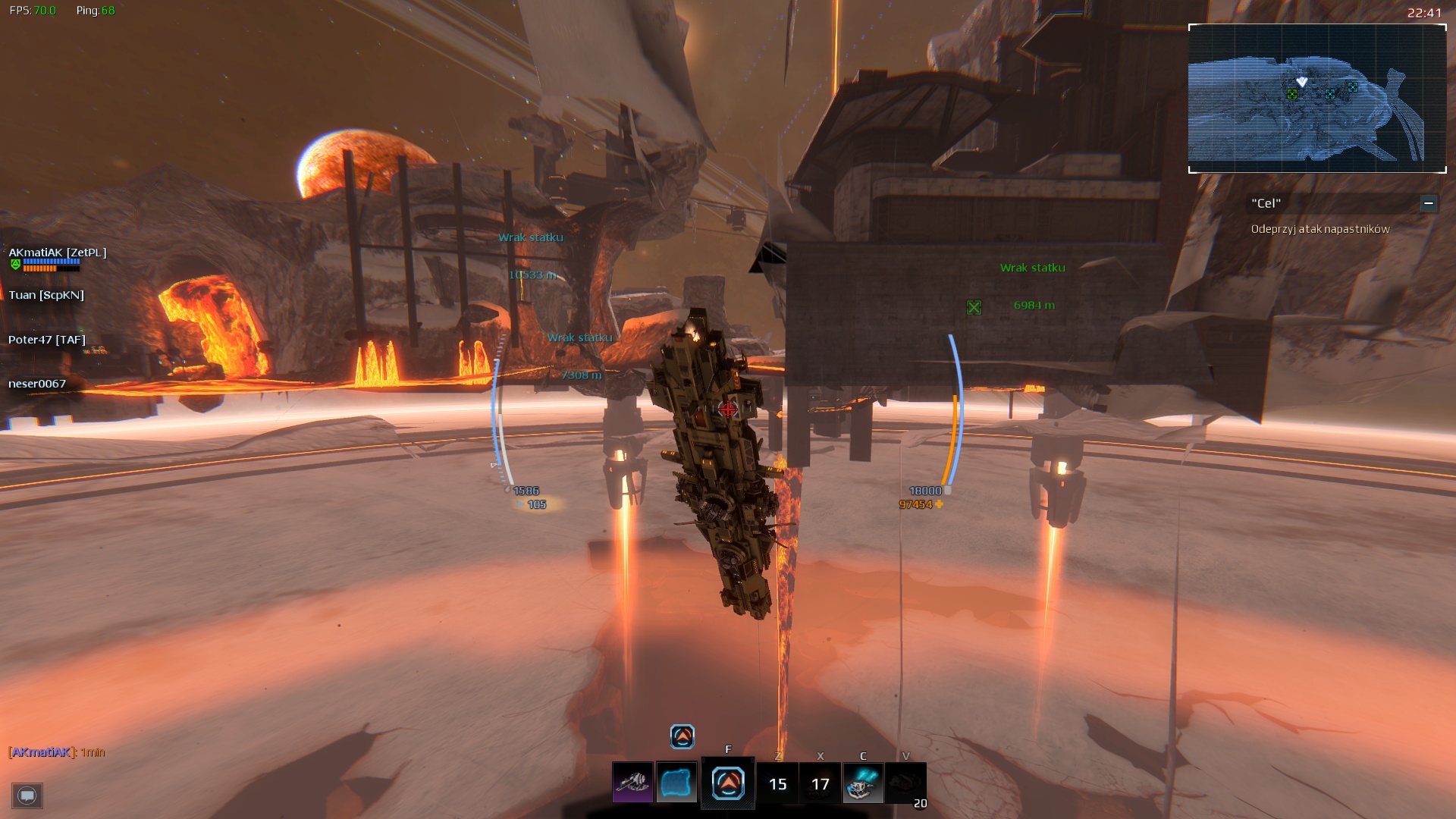Select the blue energy shield slot
The image size is (1456, 819).
point(676,783)
